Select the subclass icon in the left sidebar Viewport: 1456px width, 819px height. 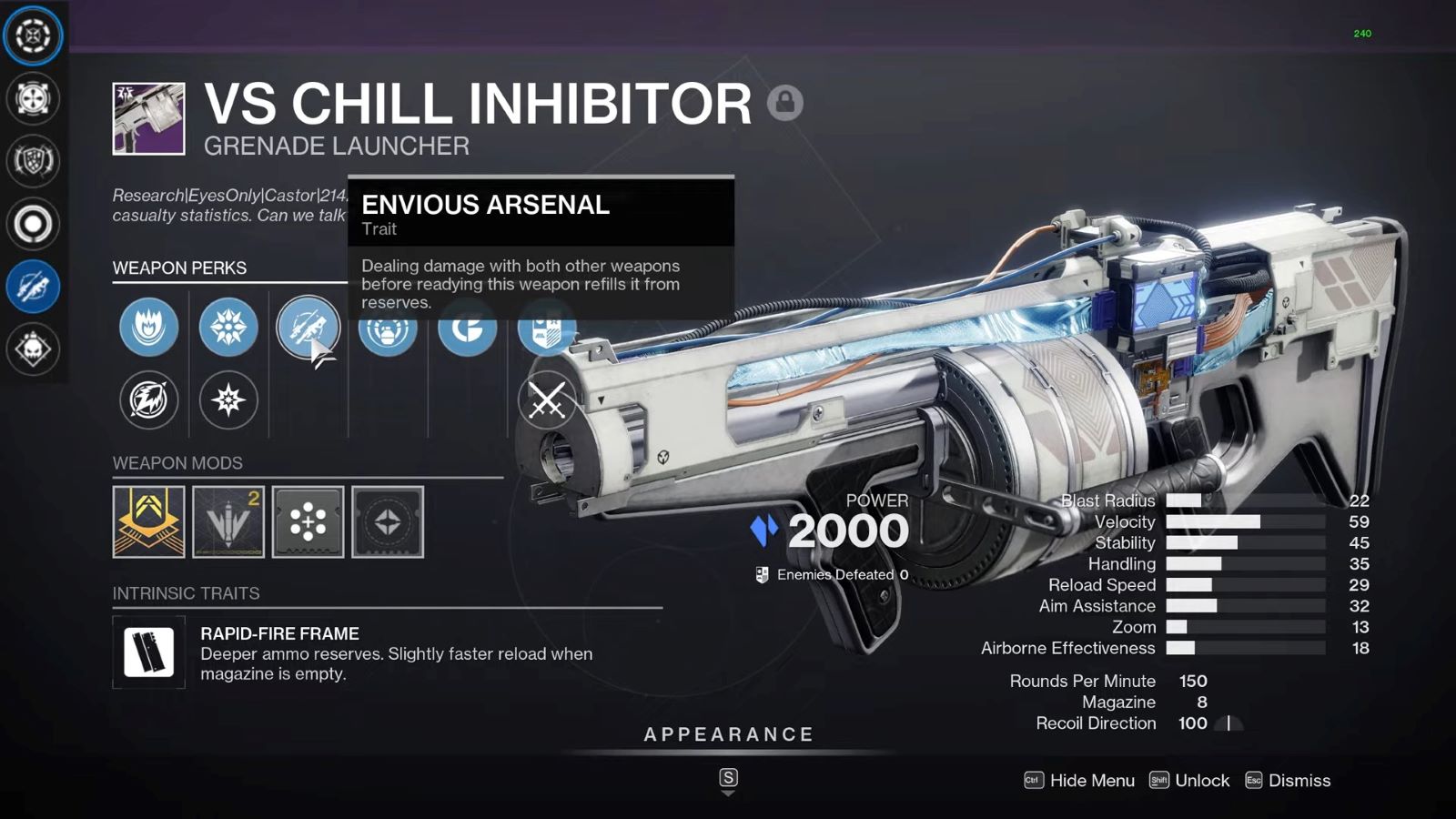click(33, 36)
